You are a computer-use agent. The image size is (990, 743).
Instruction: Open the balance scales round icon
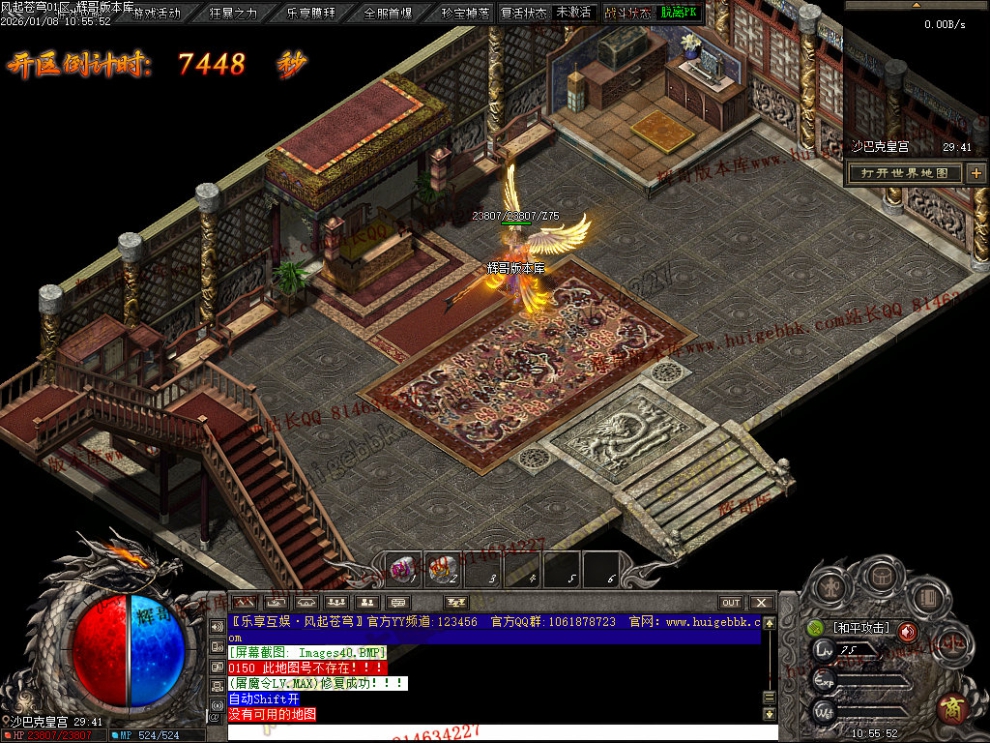click(953, 643)
